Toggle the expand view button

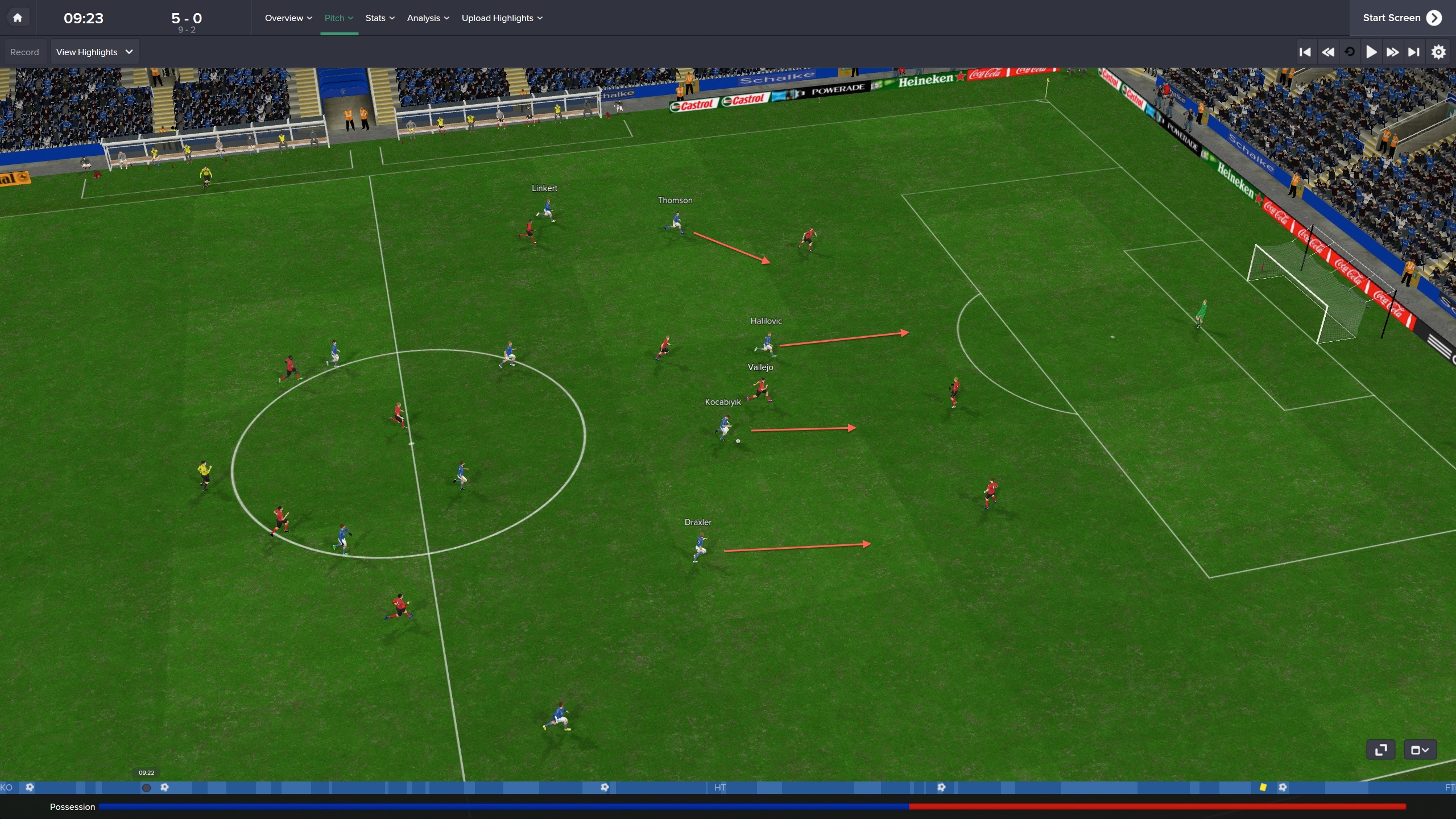tap(1380, 750)
